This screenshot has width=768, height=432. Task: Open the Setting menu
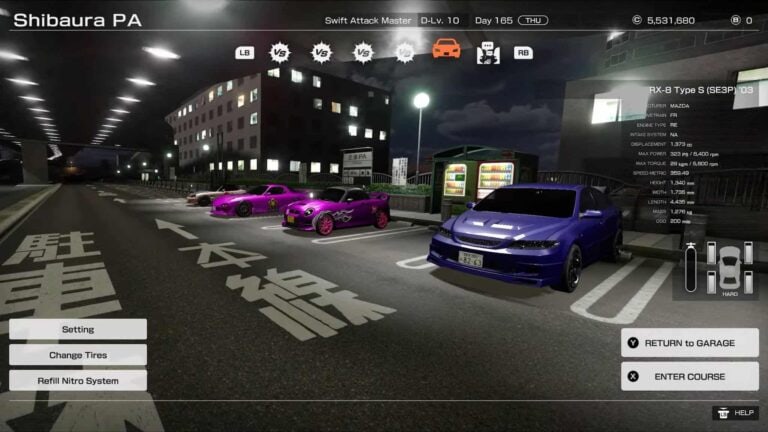point(78,329)
